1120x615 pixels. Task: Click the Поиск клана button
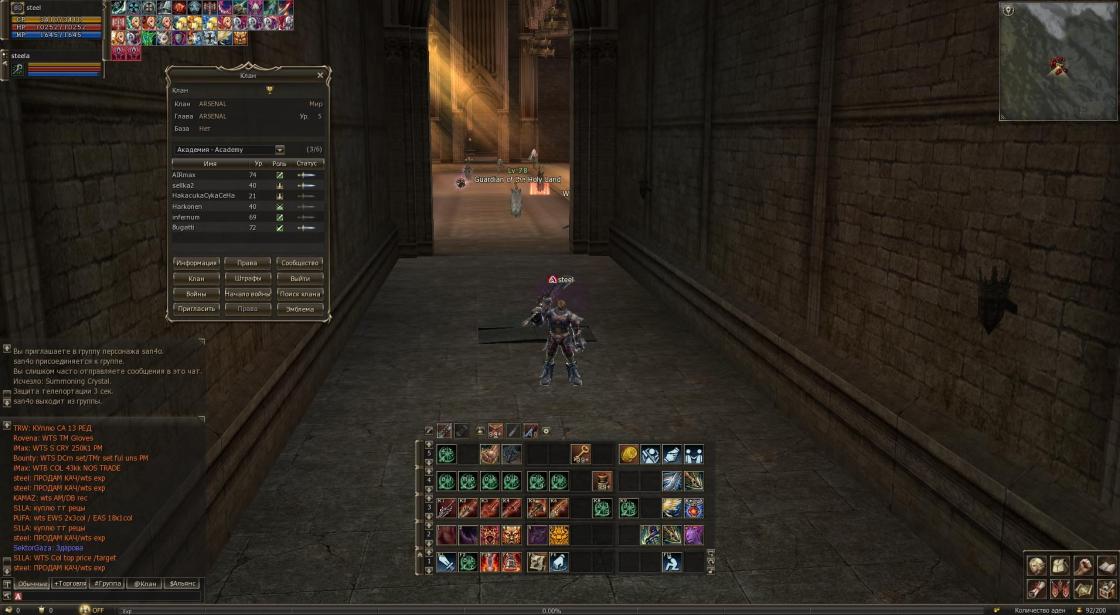point(300,294)
